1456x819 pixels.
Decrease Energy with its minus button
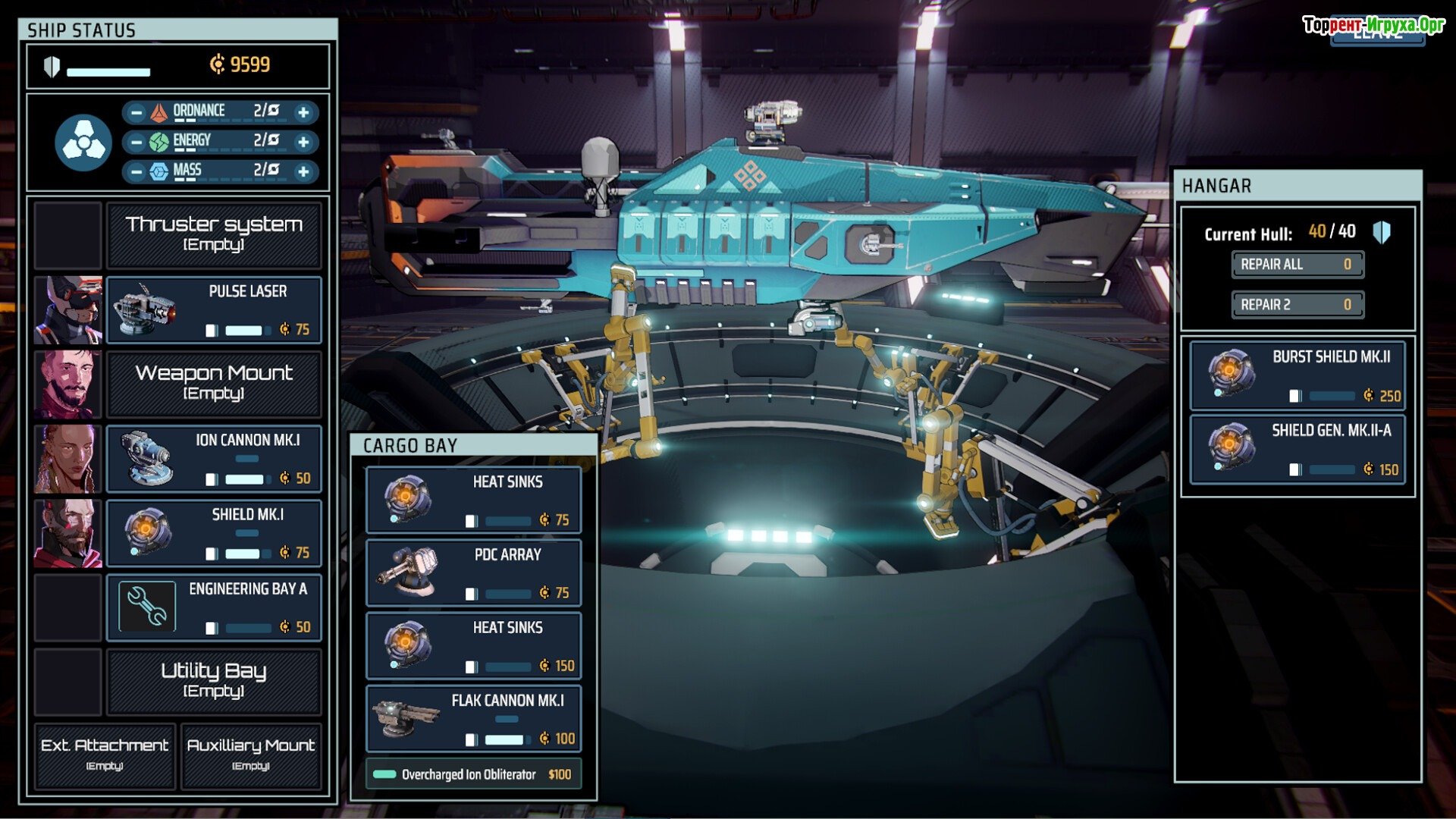[136, 142]
